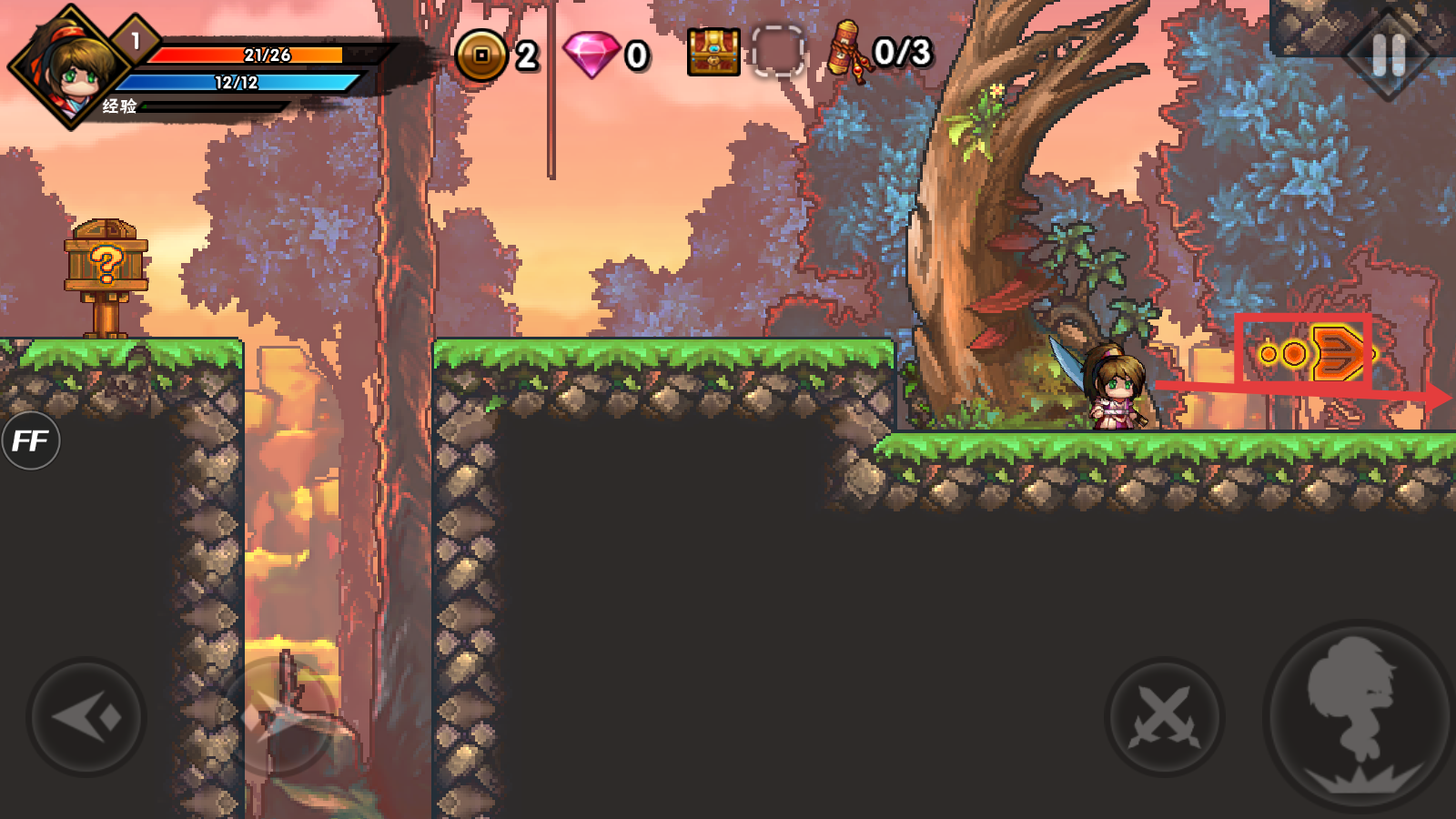Open the treasure chest icon
Viewport: 1456px width, 819px height.
[713, 52]
